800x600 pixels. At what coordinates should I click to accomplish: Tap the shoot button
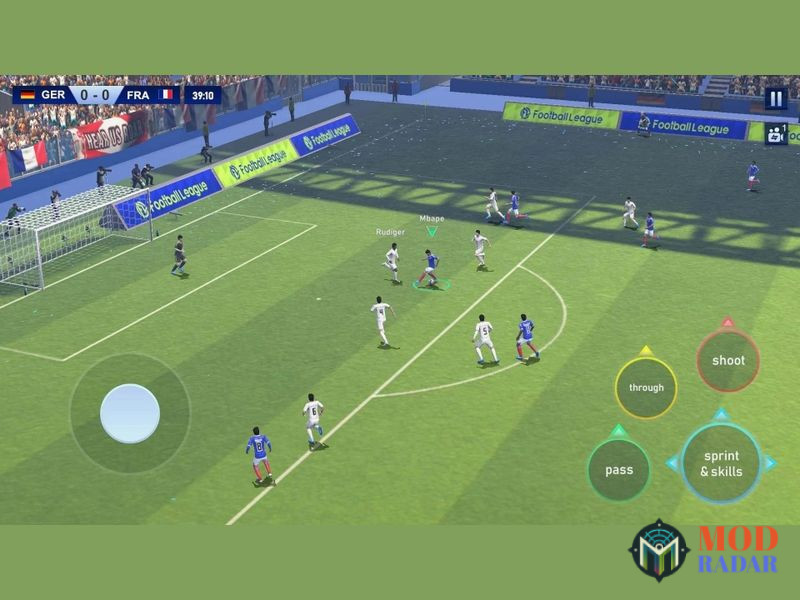coord(727,361)
